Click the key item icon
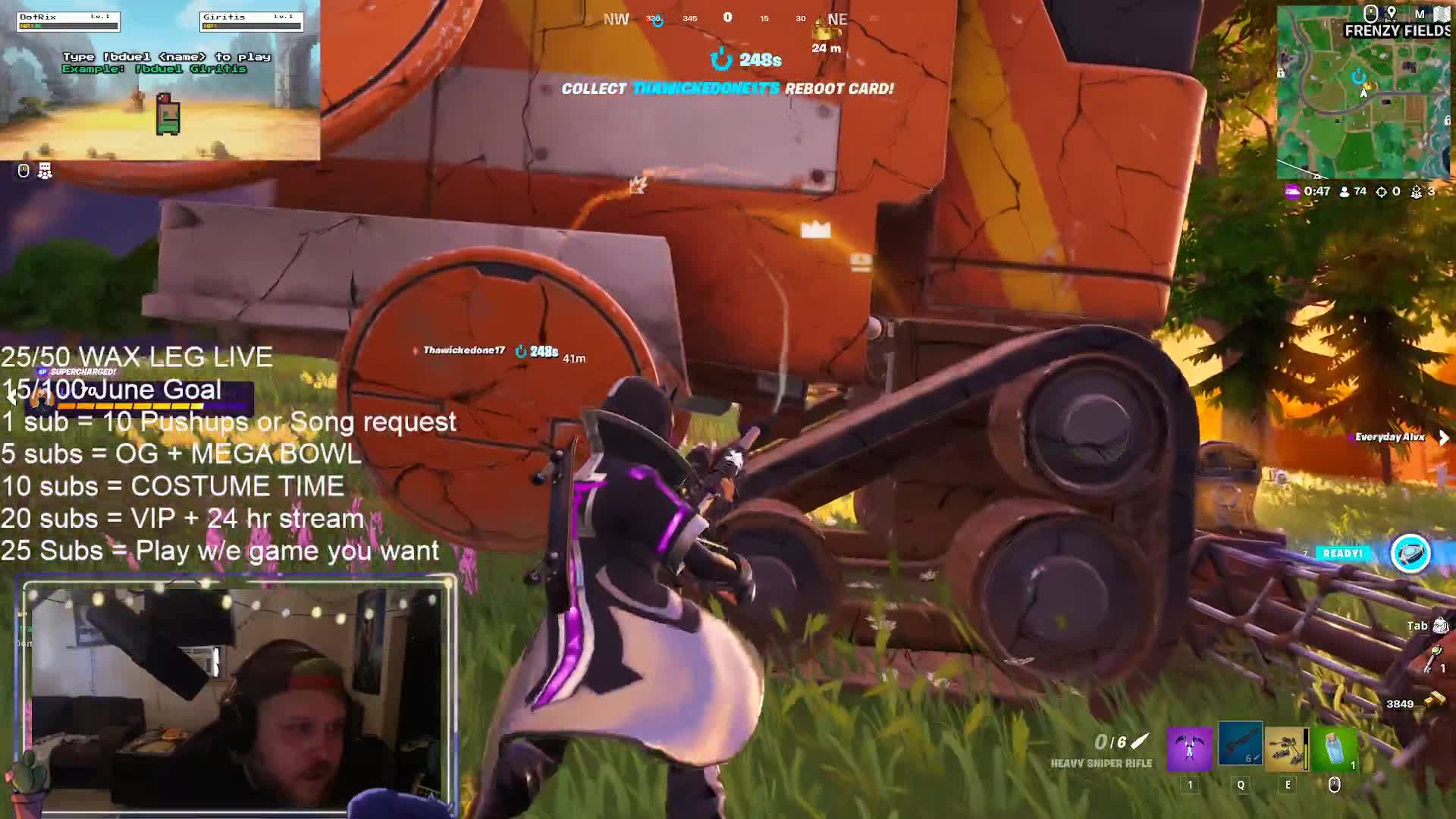The image size is (1456, 819). (1431, 658)
